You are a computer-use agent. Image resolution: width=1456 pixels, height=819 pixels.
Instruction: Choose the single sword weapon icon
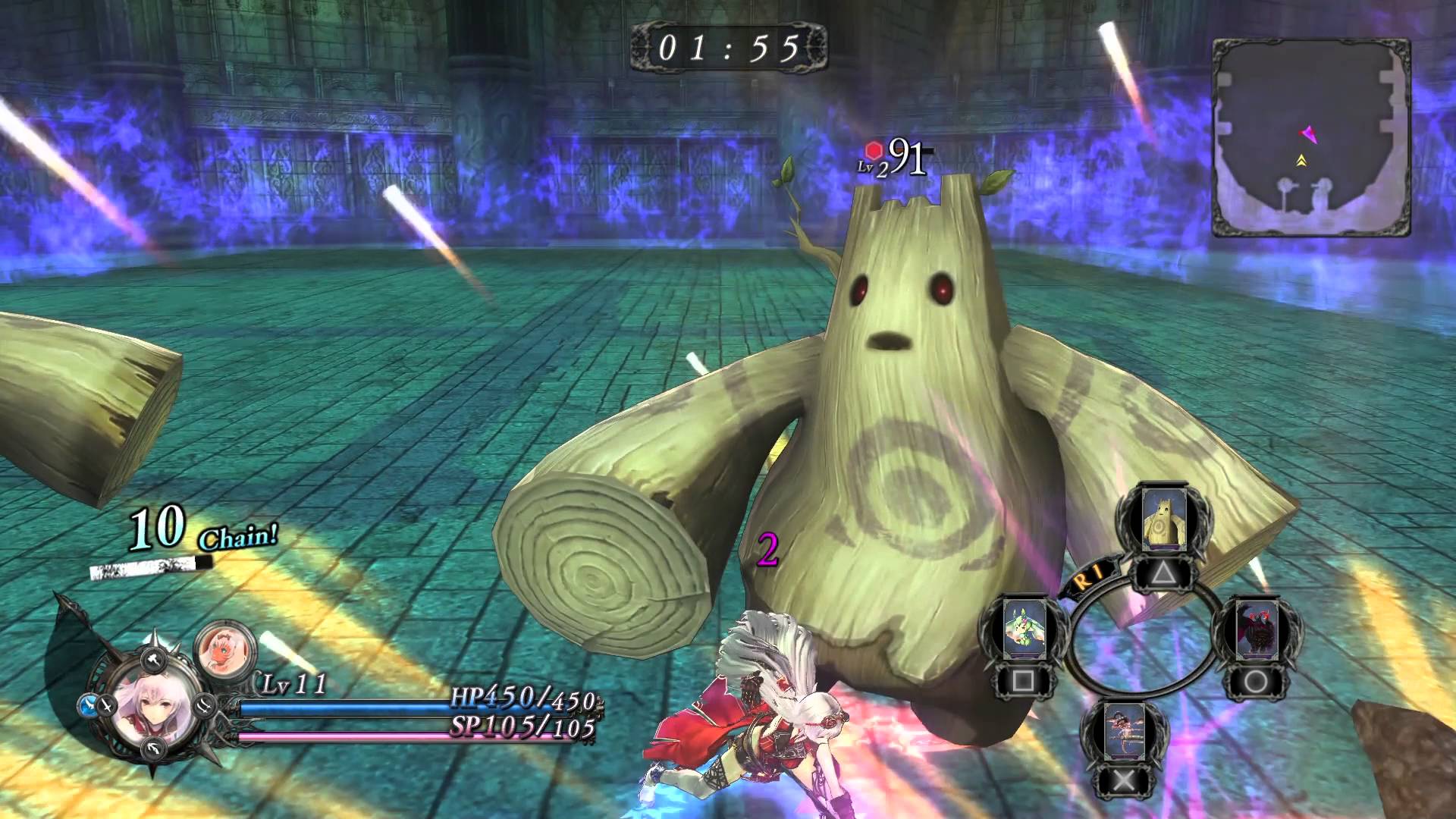pyautogui.click(x=108, y=705)
